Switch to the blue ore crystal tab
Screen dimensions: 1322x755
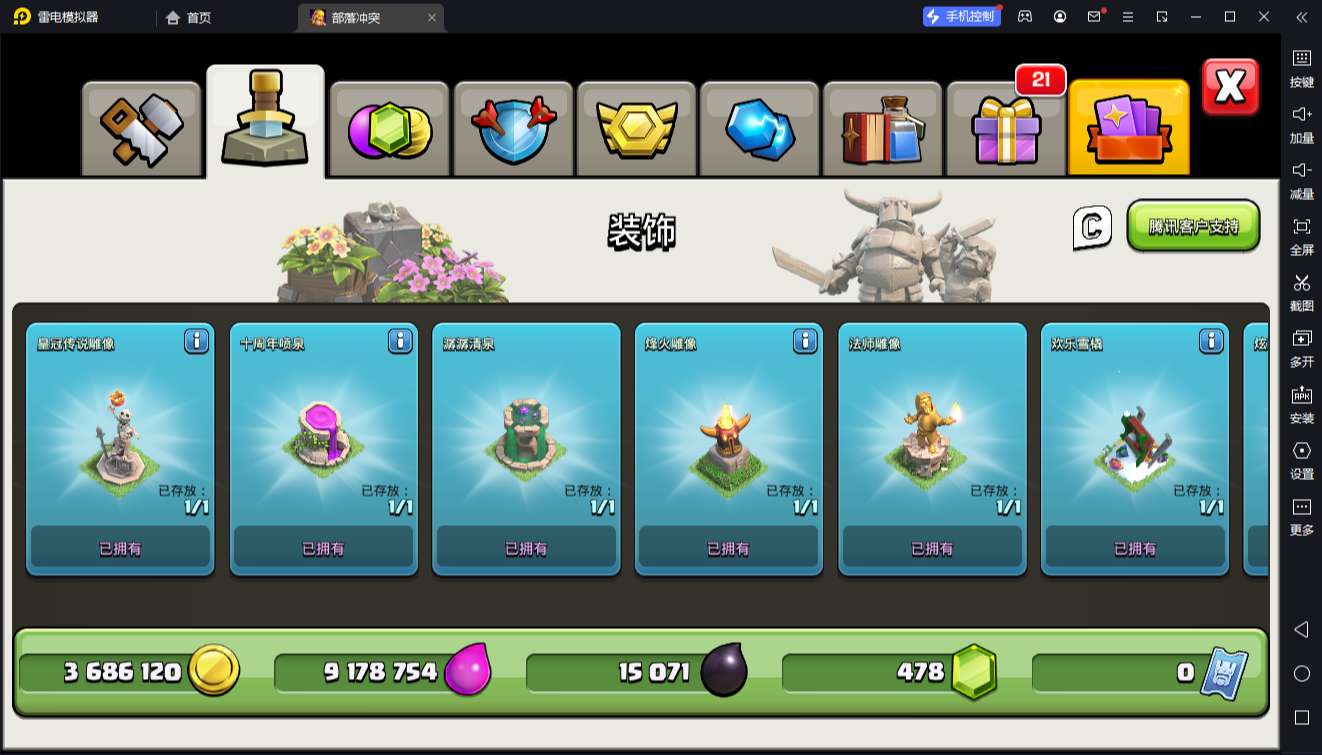click(x=760, y=130)
